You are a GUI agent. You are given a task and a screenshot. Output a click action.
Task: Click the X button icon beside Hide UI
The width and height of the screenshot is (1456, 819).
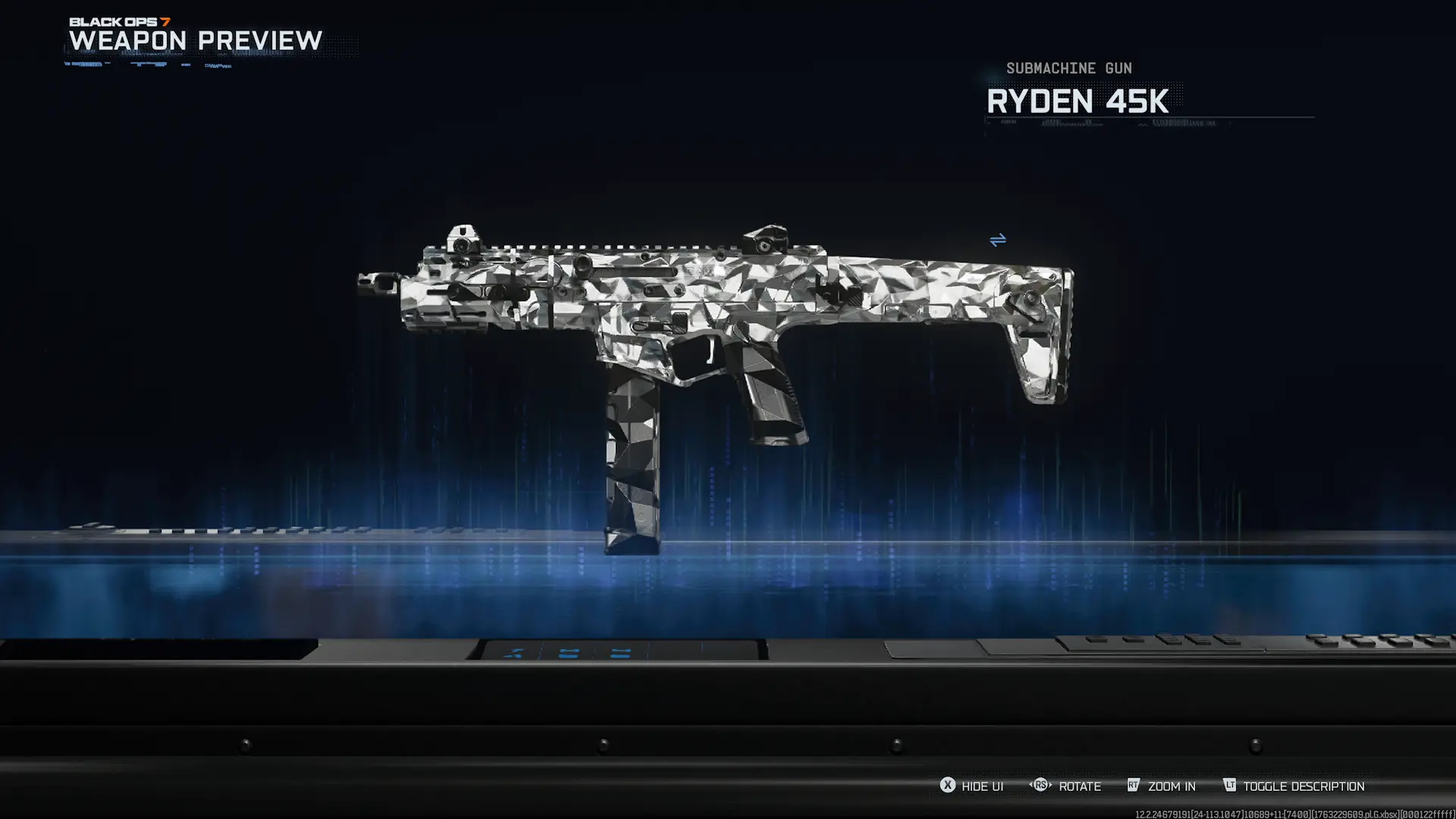(x=946, y=786)
